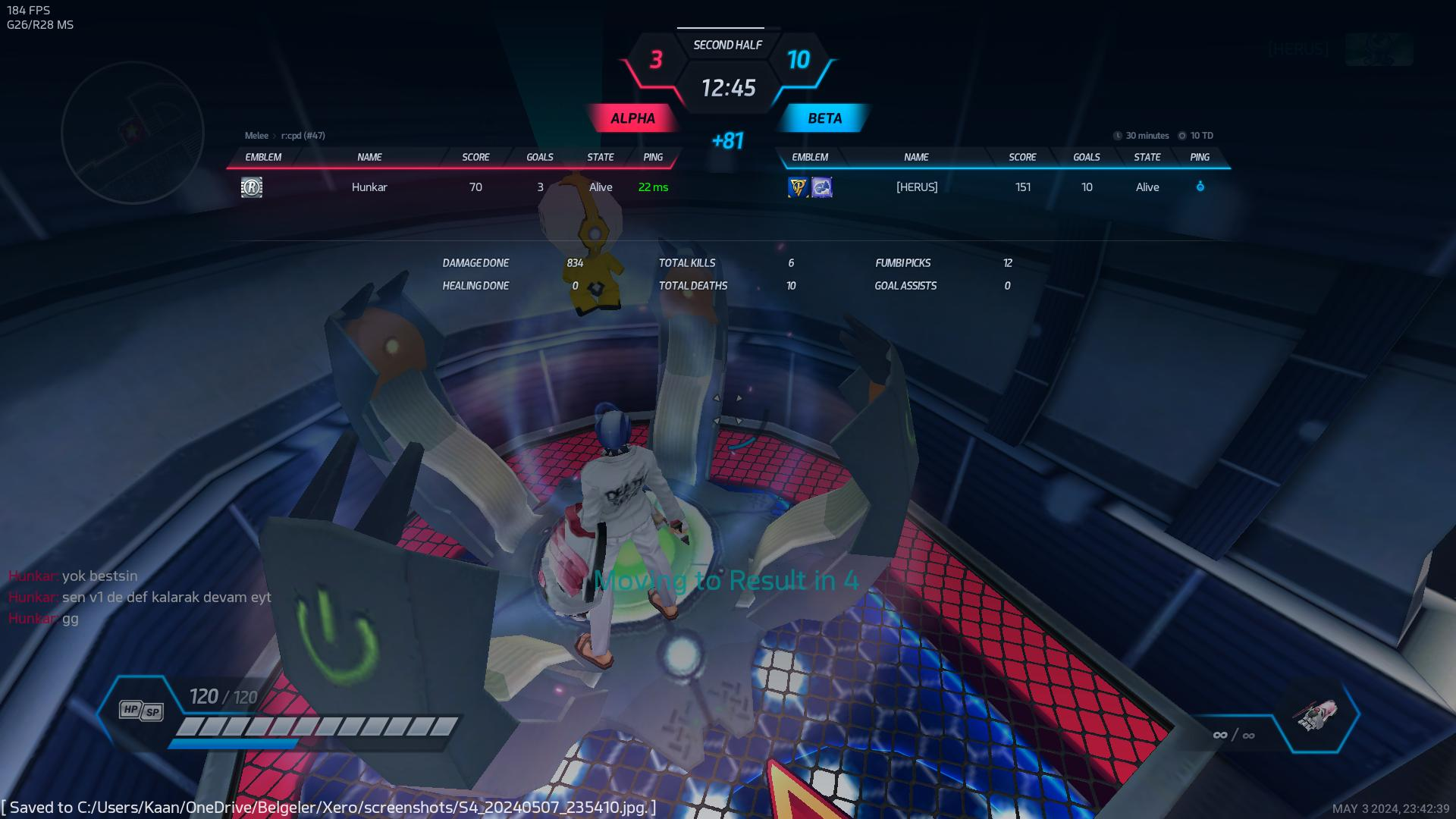Image resolution: width=1456 pixels, height=819 pixels.
Task: Click the HP/SP badge icon
Action: point(141,711)
